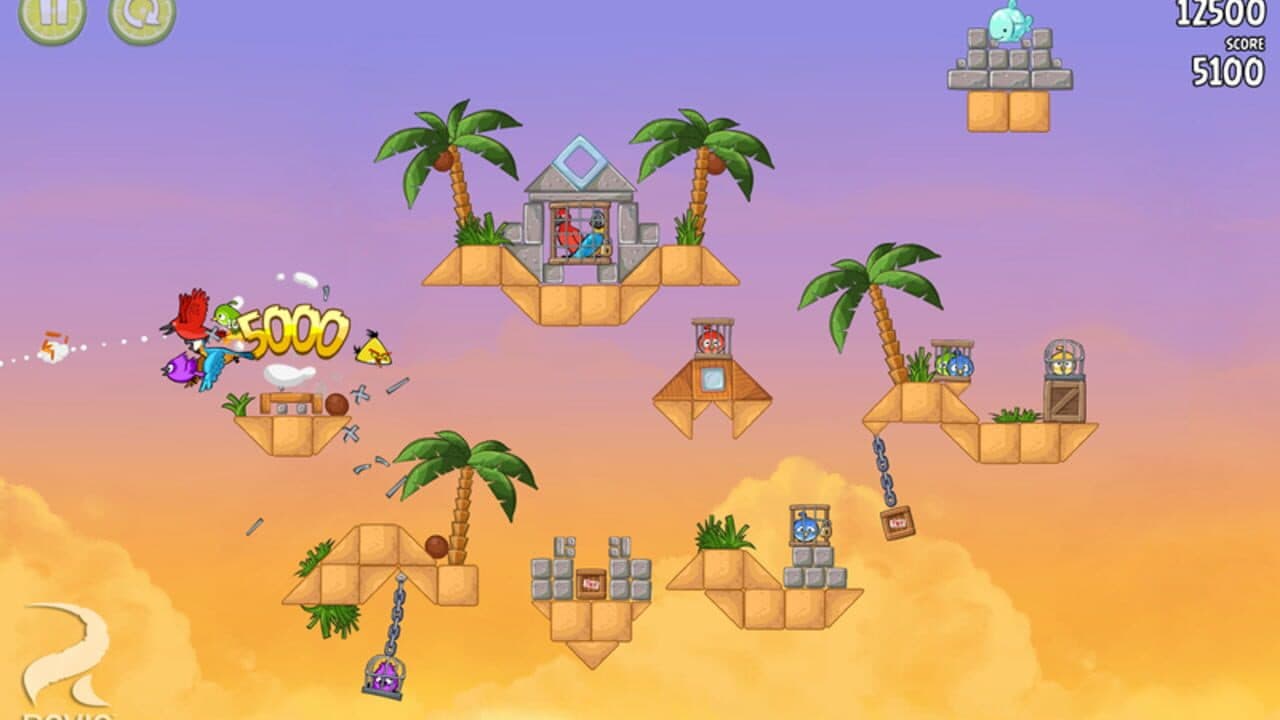This screenshot has height=720, width=1280.
Task: Toggle the TNT crate below the dolphin tower
Action: tap(590, 583)
